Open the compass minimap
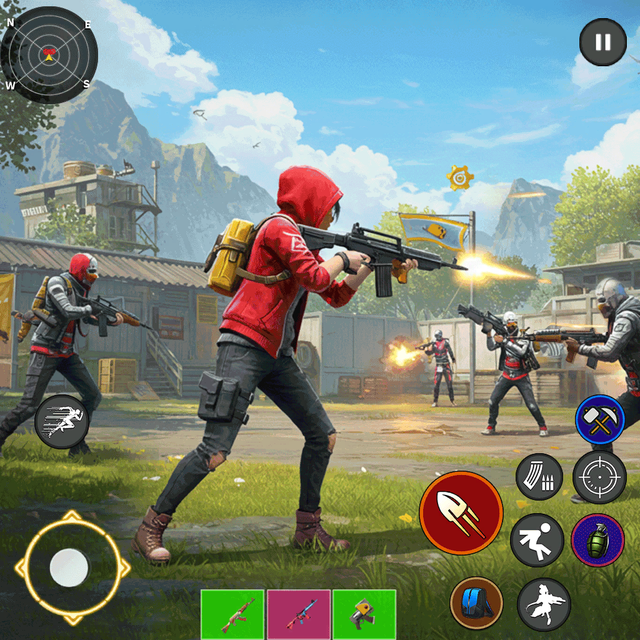This screenshot has width=640, height=640. coord(49,53)
